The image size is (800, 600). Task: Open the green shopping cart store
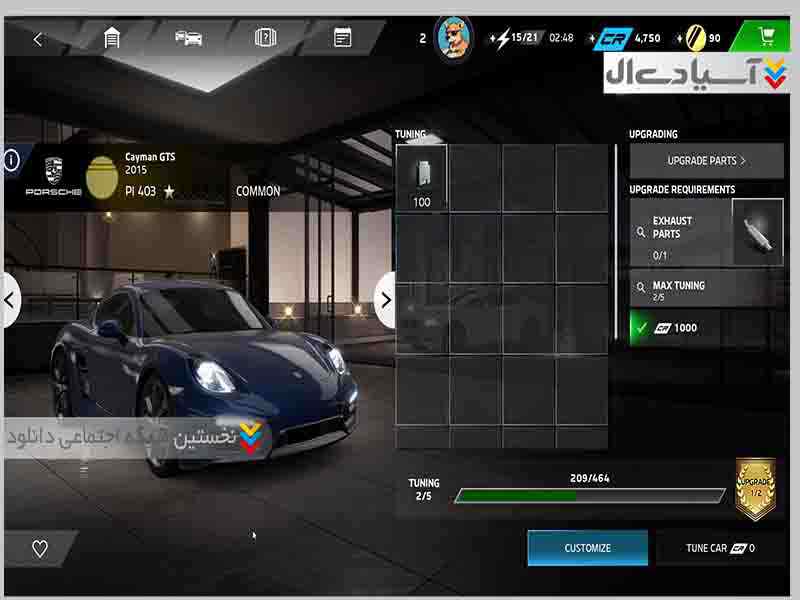click(x=767, y=38)
